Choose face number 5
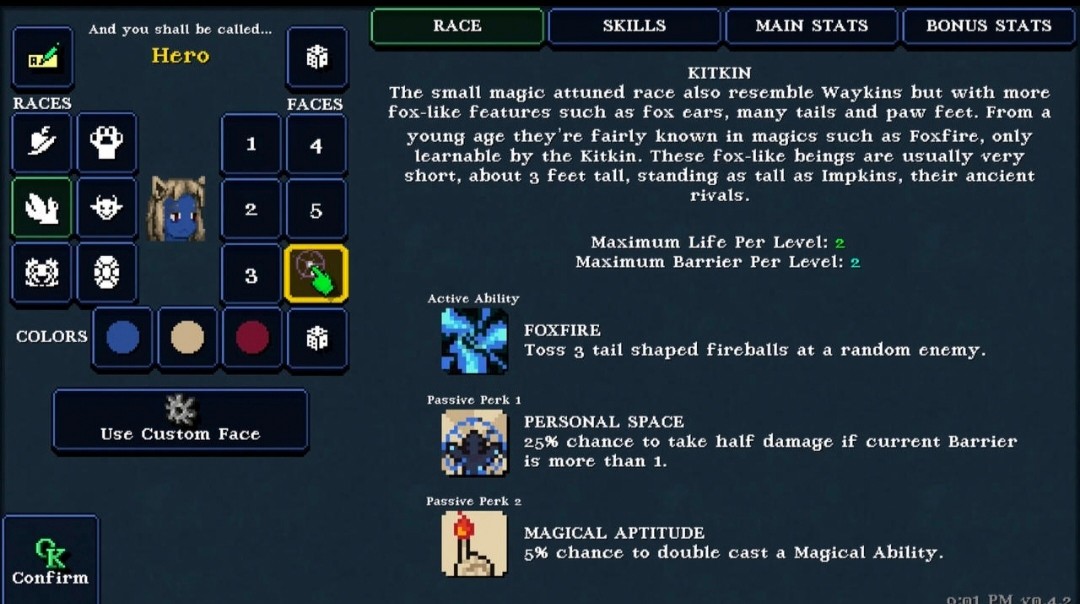The image size is (1080, 604). tap(316, 209)
